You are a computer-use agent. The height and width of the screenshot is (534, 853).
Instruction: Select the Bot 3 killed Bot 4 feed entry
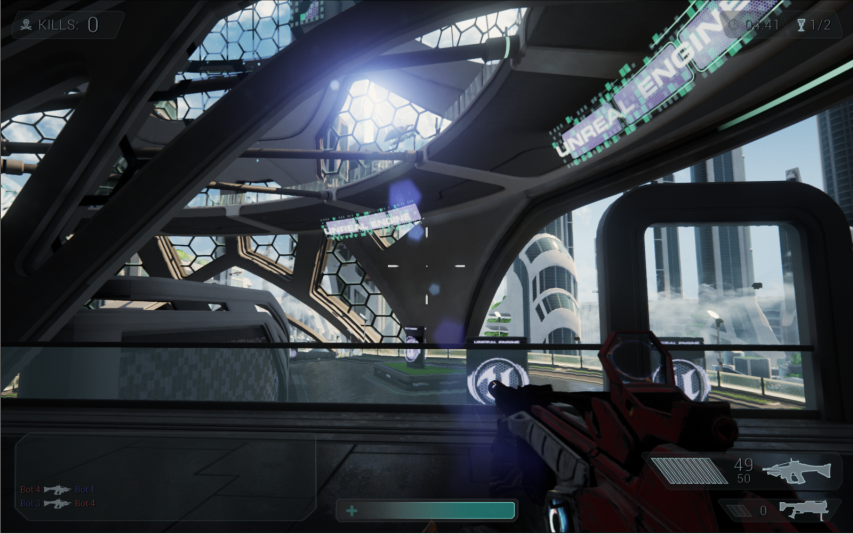(x=57, y=503)
